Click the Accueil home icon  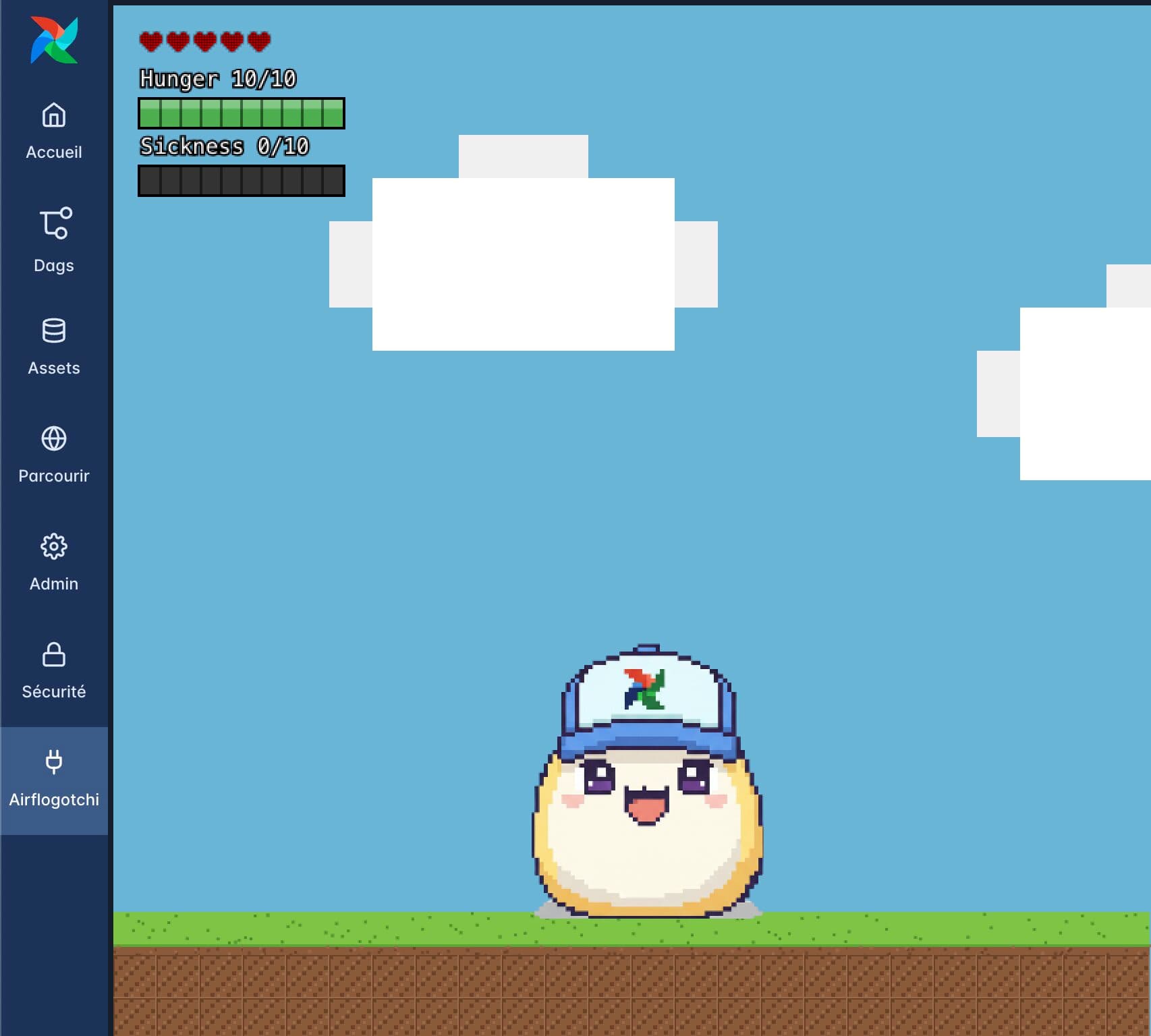click(54, 116)
